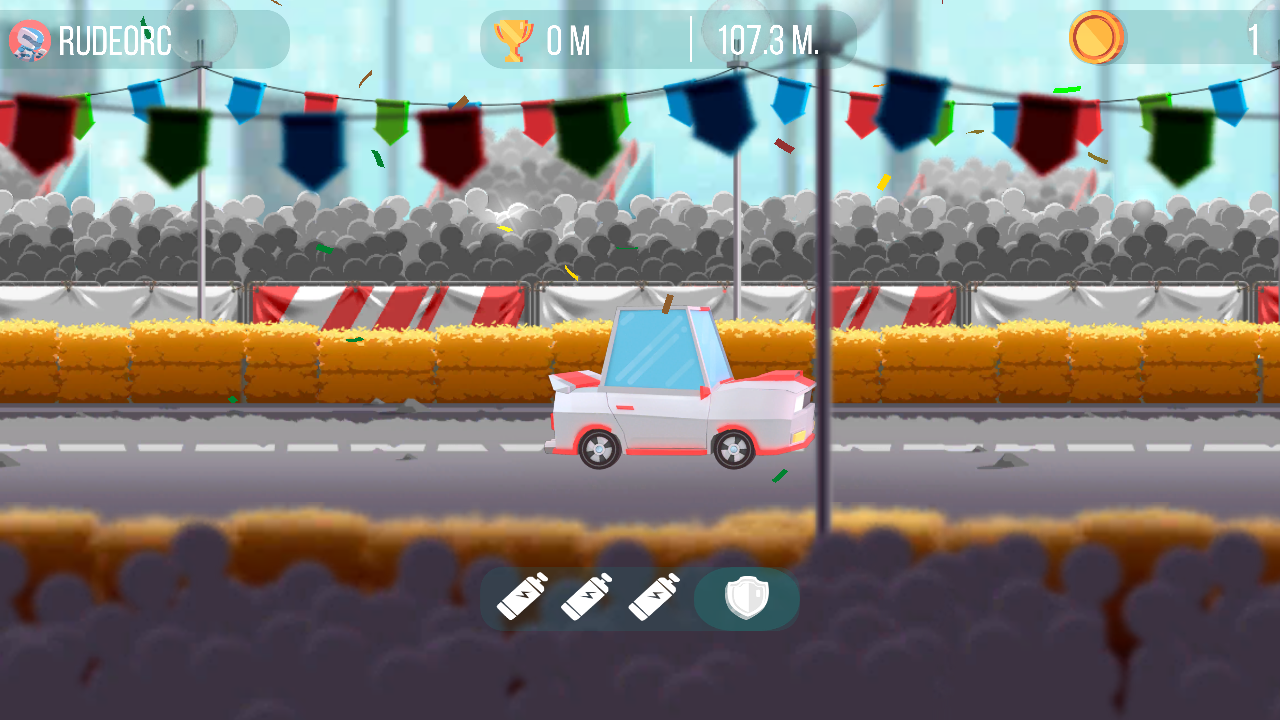Open the RUDEORC player profile badge
This screenshot has height=720, width=1280.
pyautogui.click(x=29, y=41)
